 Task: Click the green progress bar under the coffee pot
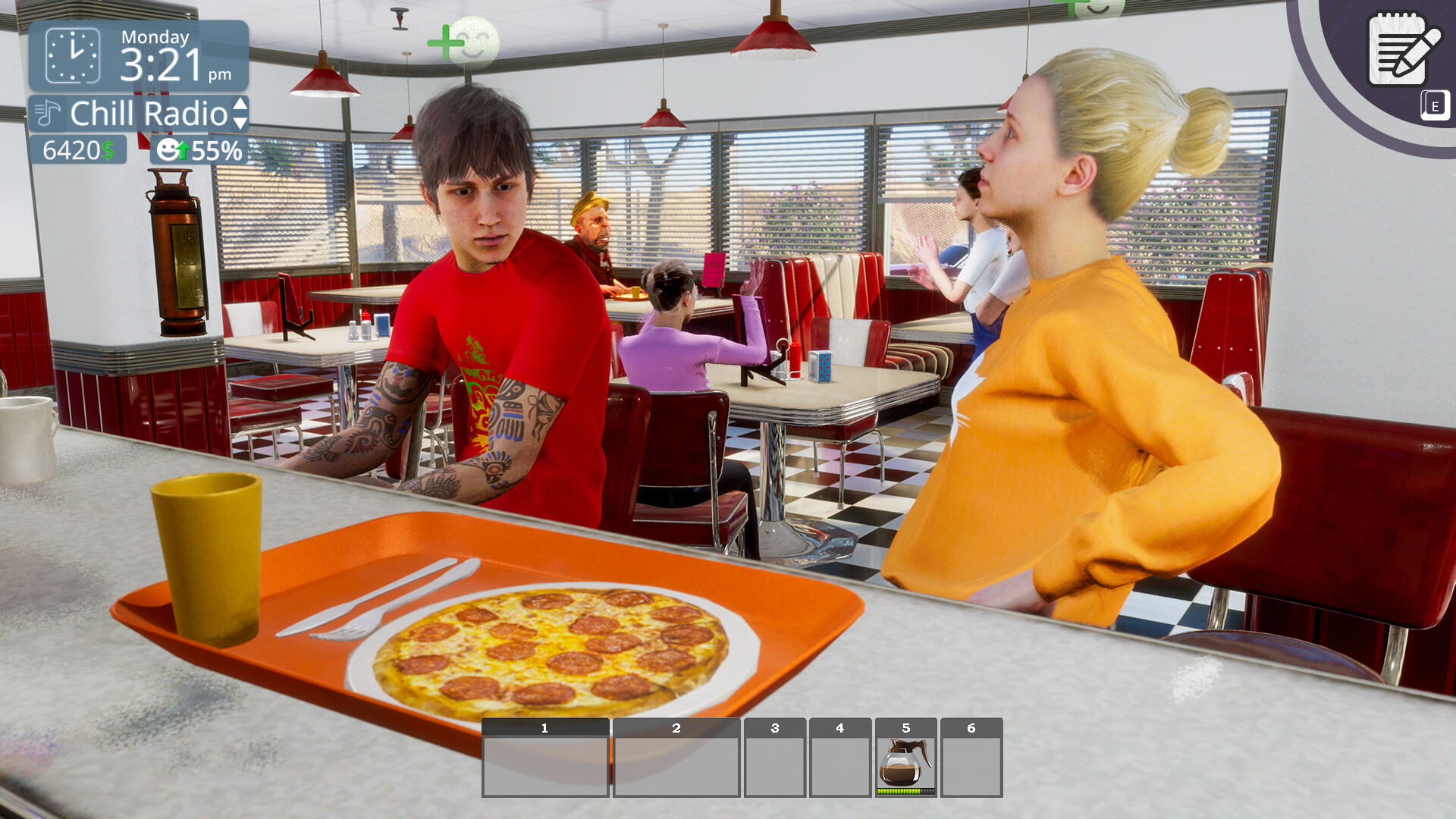pos(905,792)
